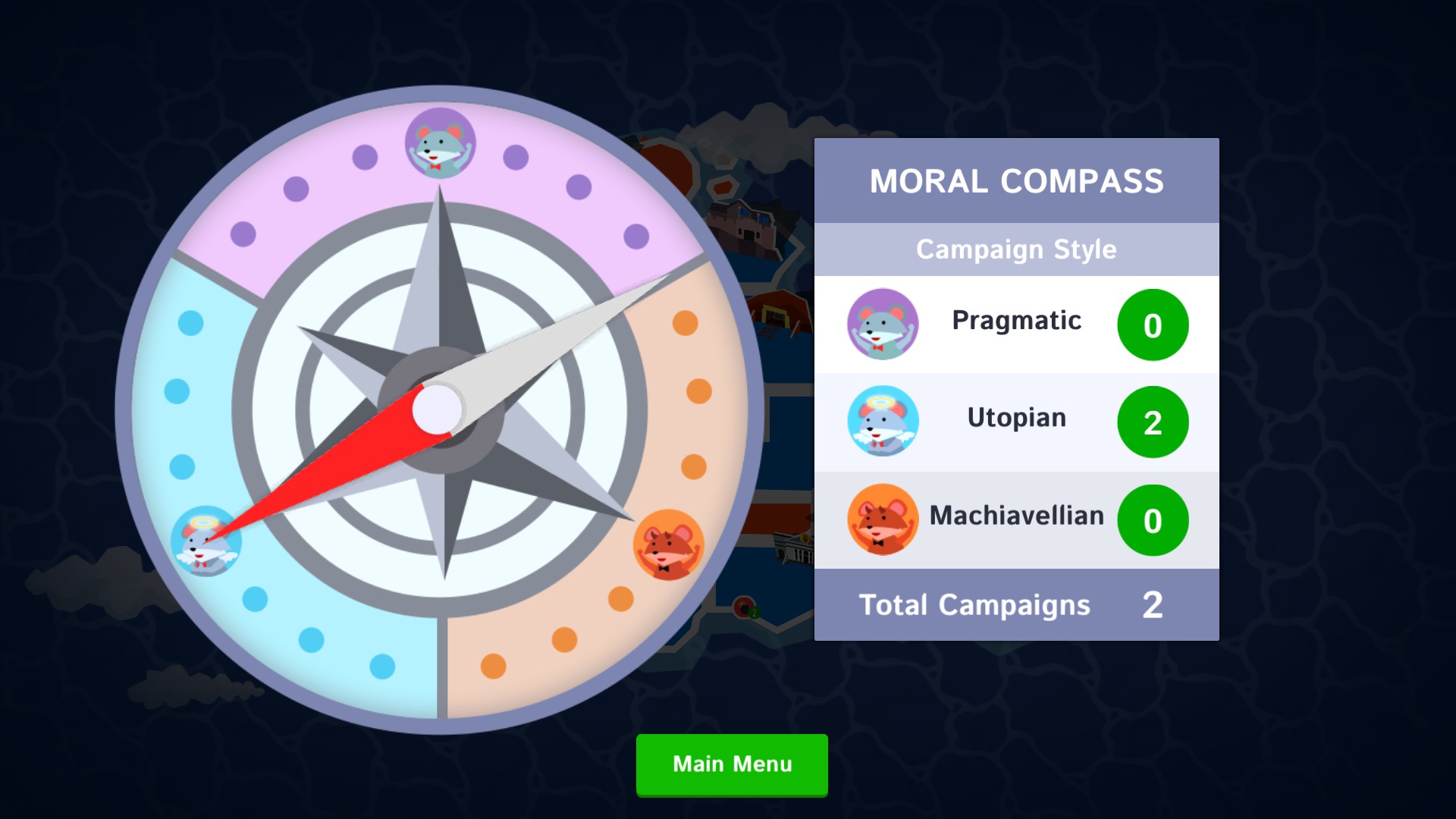
Task: Click the MORAL COMPASS title header
Action: coord(1016,180)
